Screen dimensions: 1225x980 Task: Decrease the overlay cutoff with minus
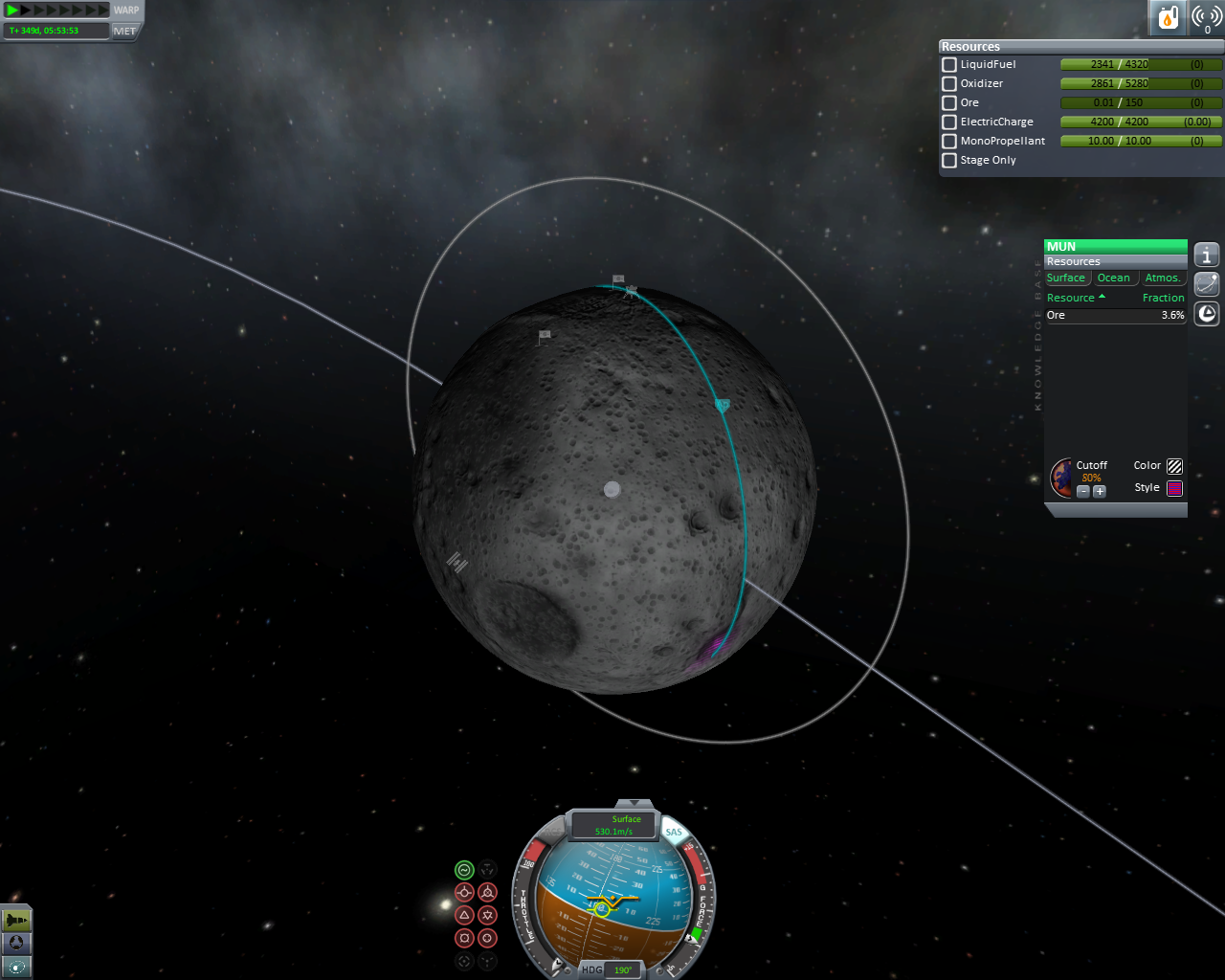click(1083, 491)
